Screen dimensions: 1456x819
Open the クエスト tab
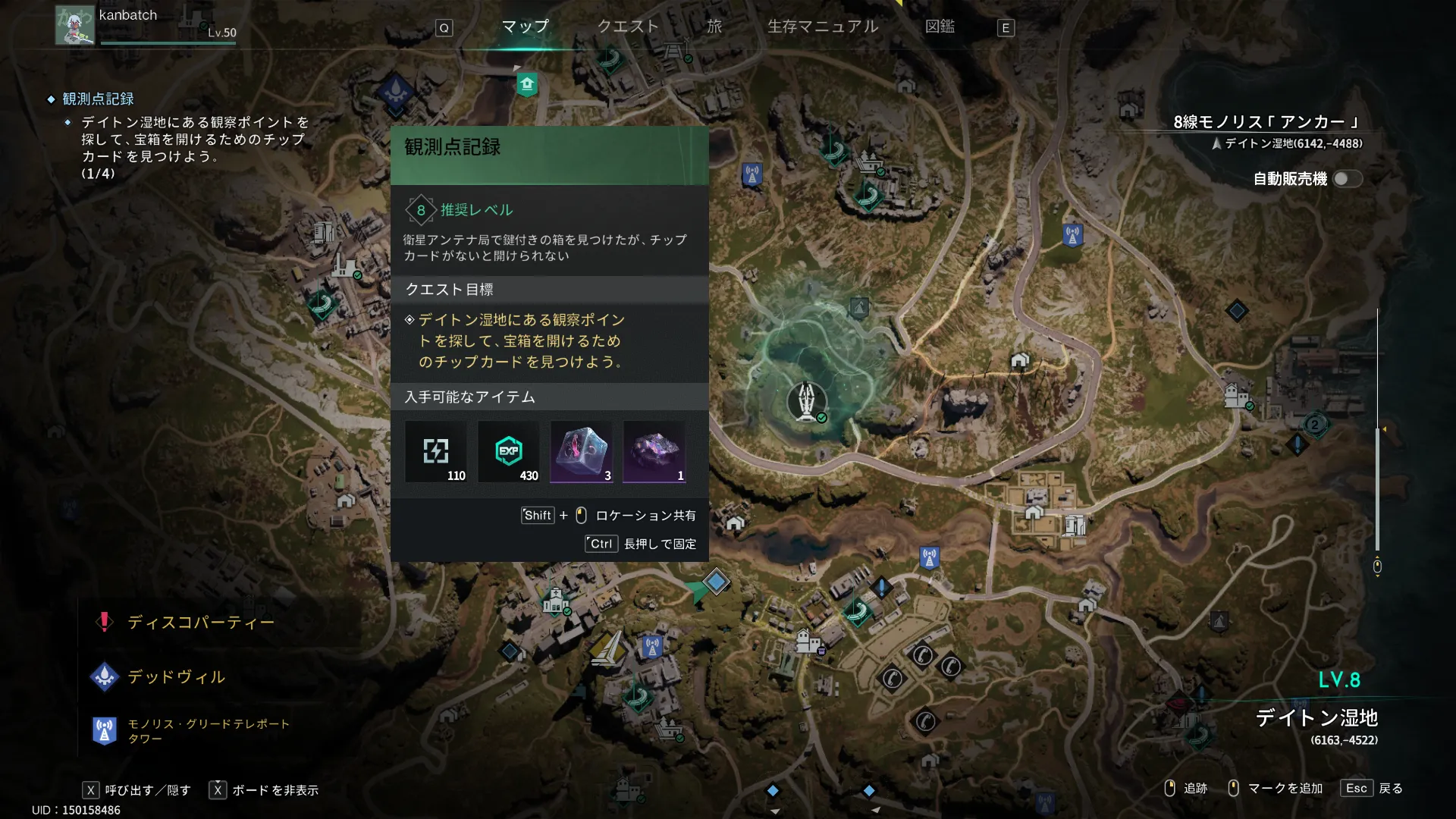coord(628,27)
